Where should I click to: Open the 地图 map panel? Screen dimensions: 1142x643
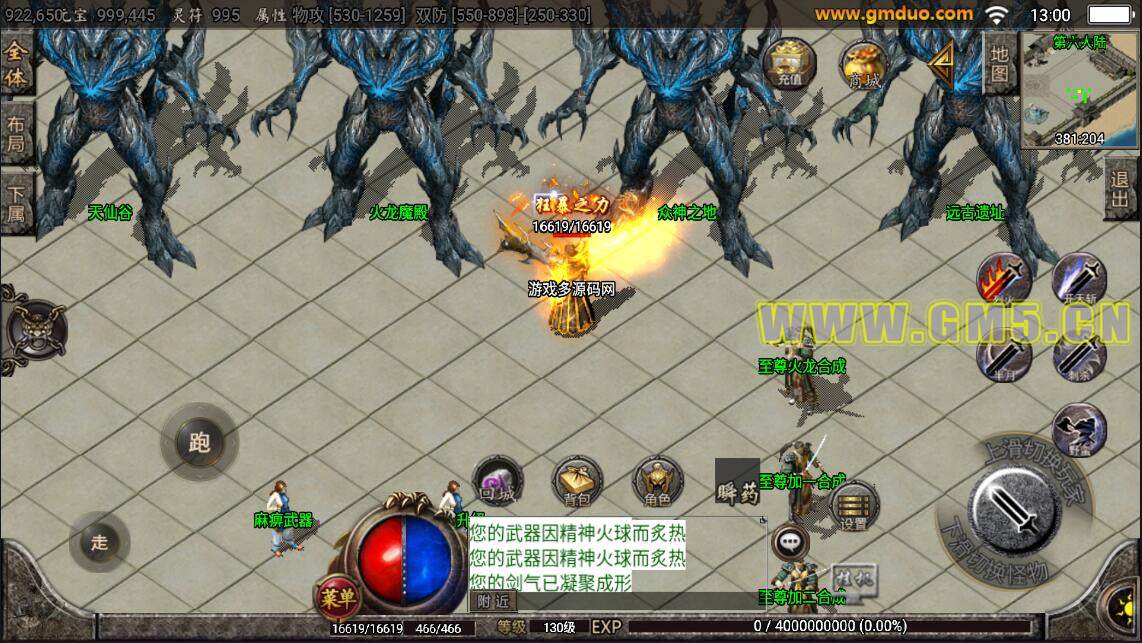pos(999,65)
